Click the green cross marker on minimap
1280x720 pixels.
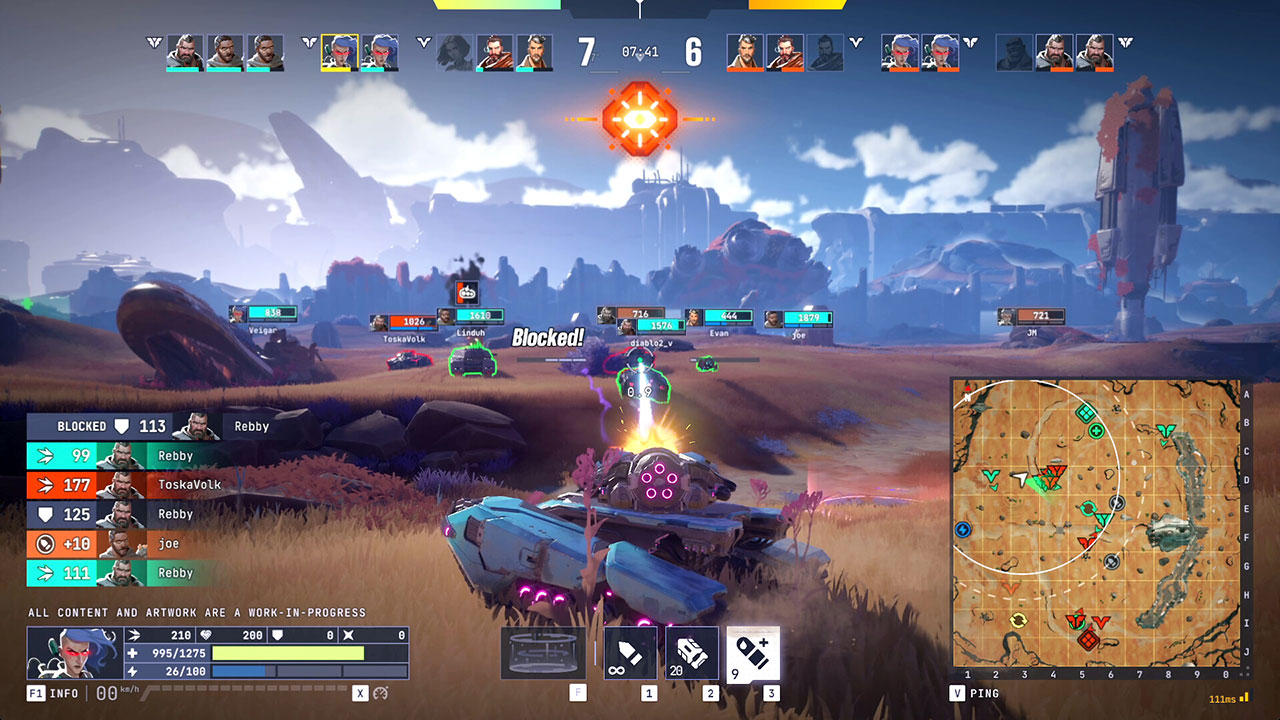pyautogui.click(x=1096, y=432)
